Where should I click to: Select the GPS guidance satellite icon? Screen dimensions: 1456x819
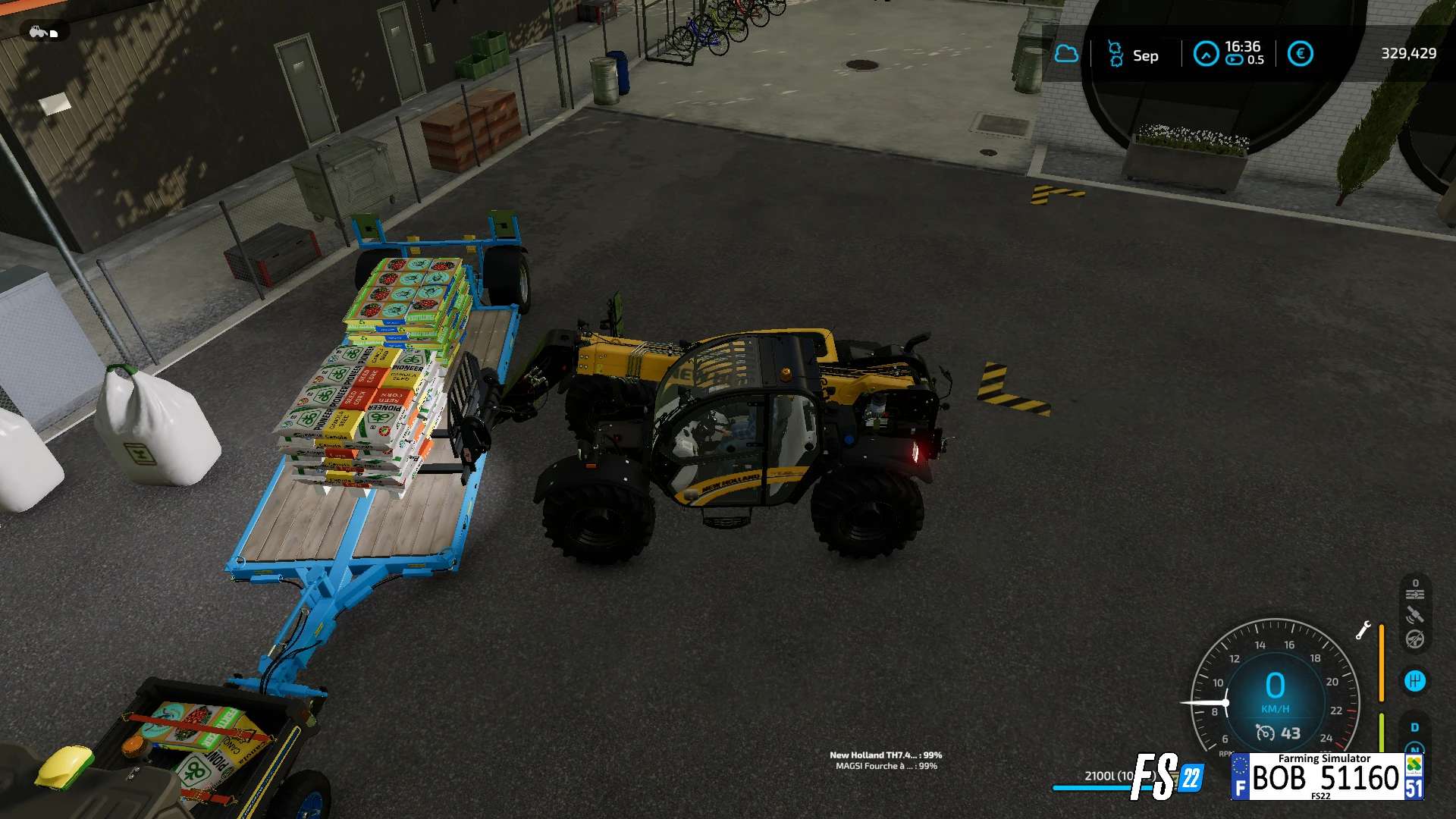1415,614
